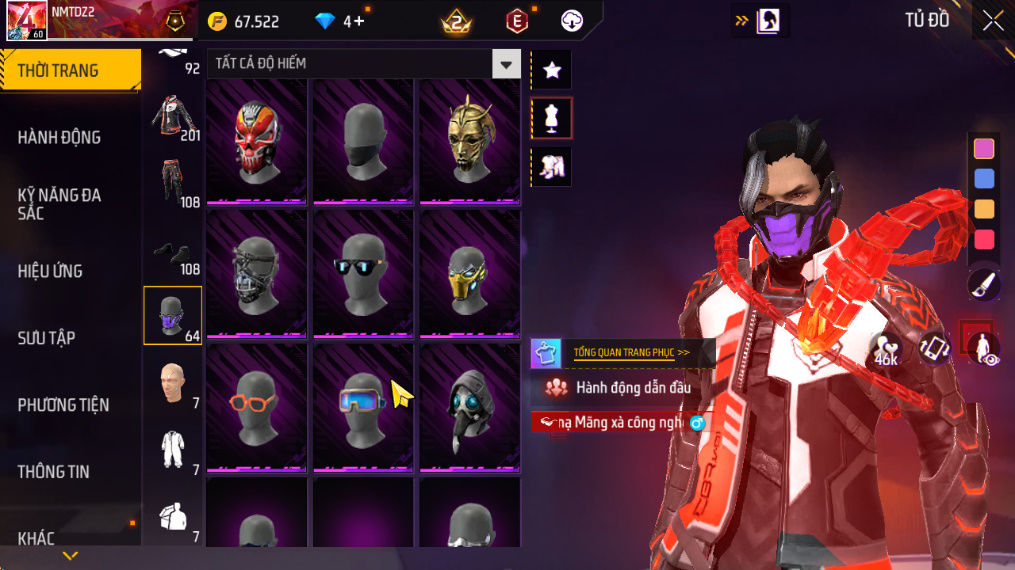Viewport: 1015px width, 570px height.
Task: Go to the HIỆU ỨNG tab
Action: 50,271
